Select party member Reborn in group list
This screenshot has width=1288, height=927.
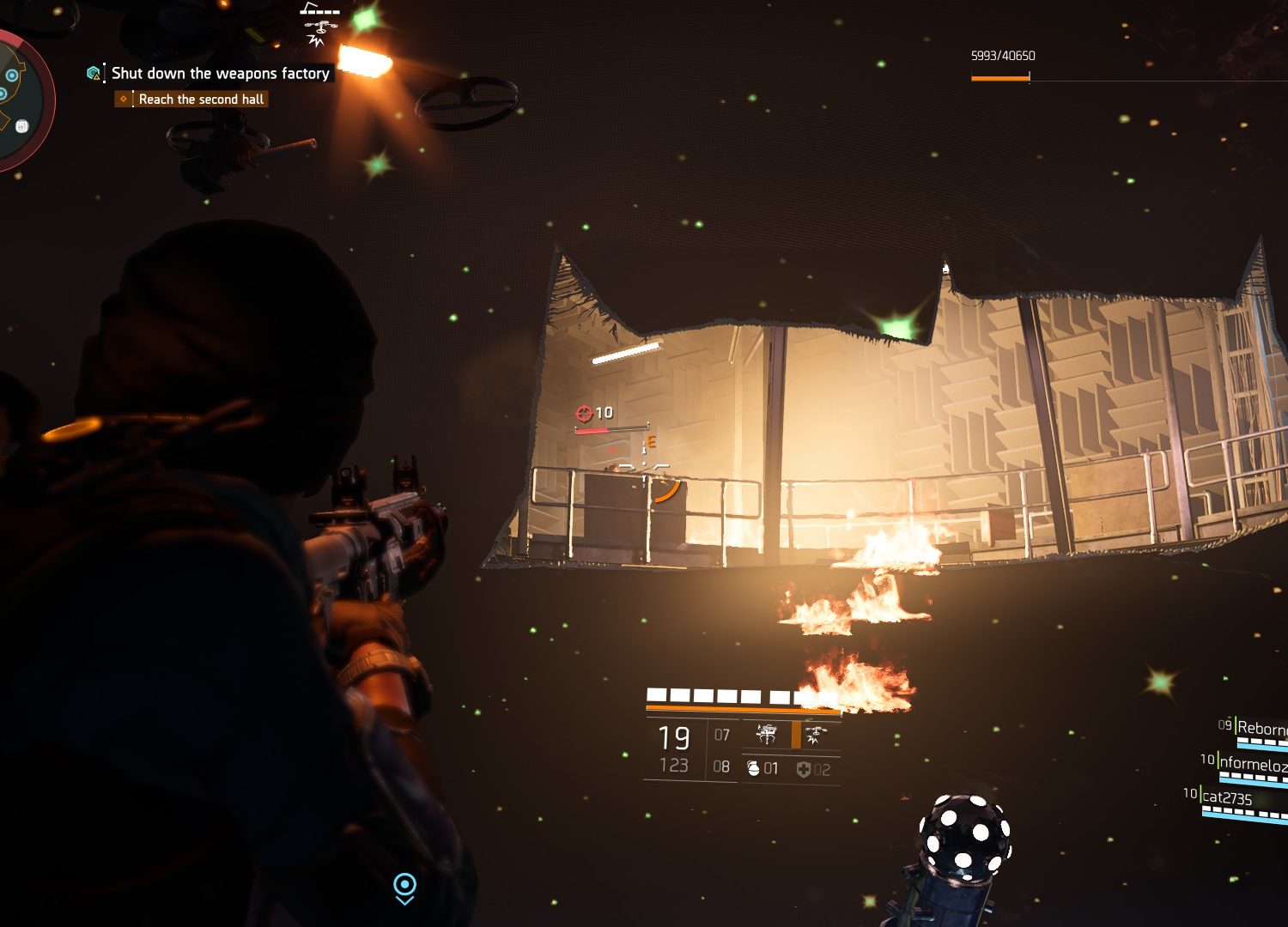point(1261,728)
